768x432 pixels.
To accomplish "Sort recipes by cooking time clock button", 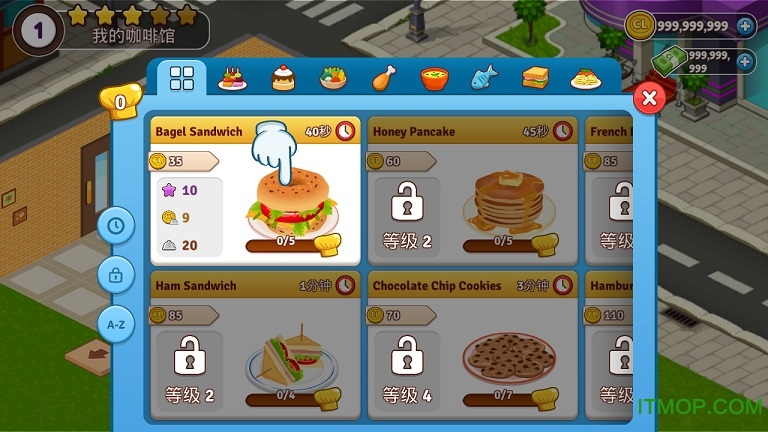I will click(116, 226).
